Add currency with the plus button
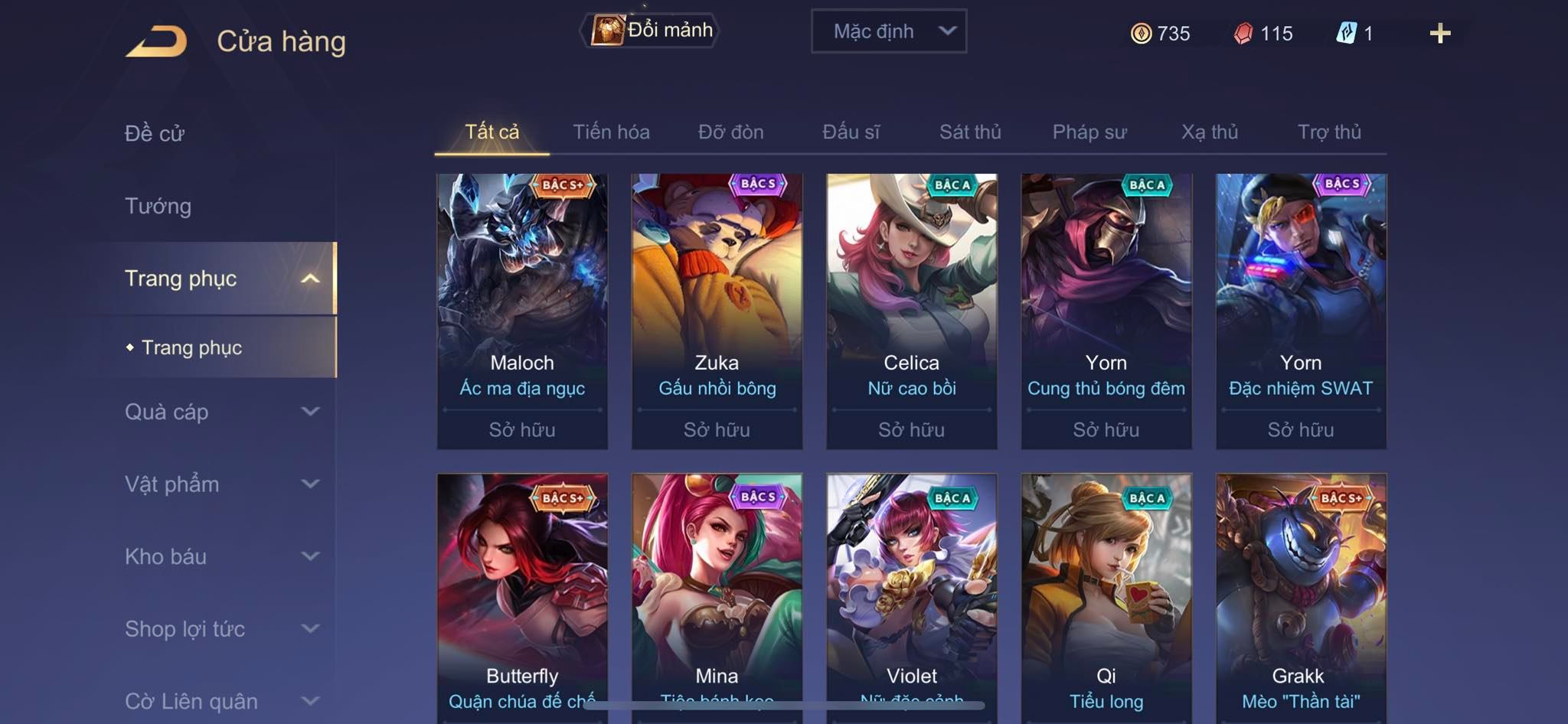Screen dimensions: 1568x724 (x=1439, y=34)
